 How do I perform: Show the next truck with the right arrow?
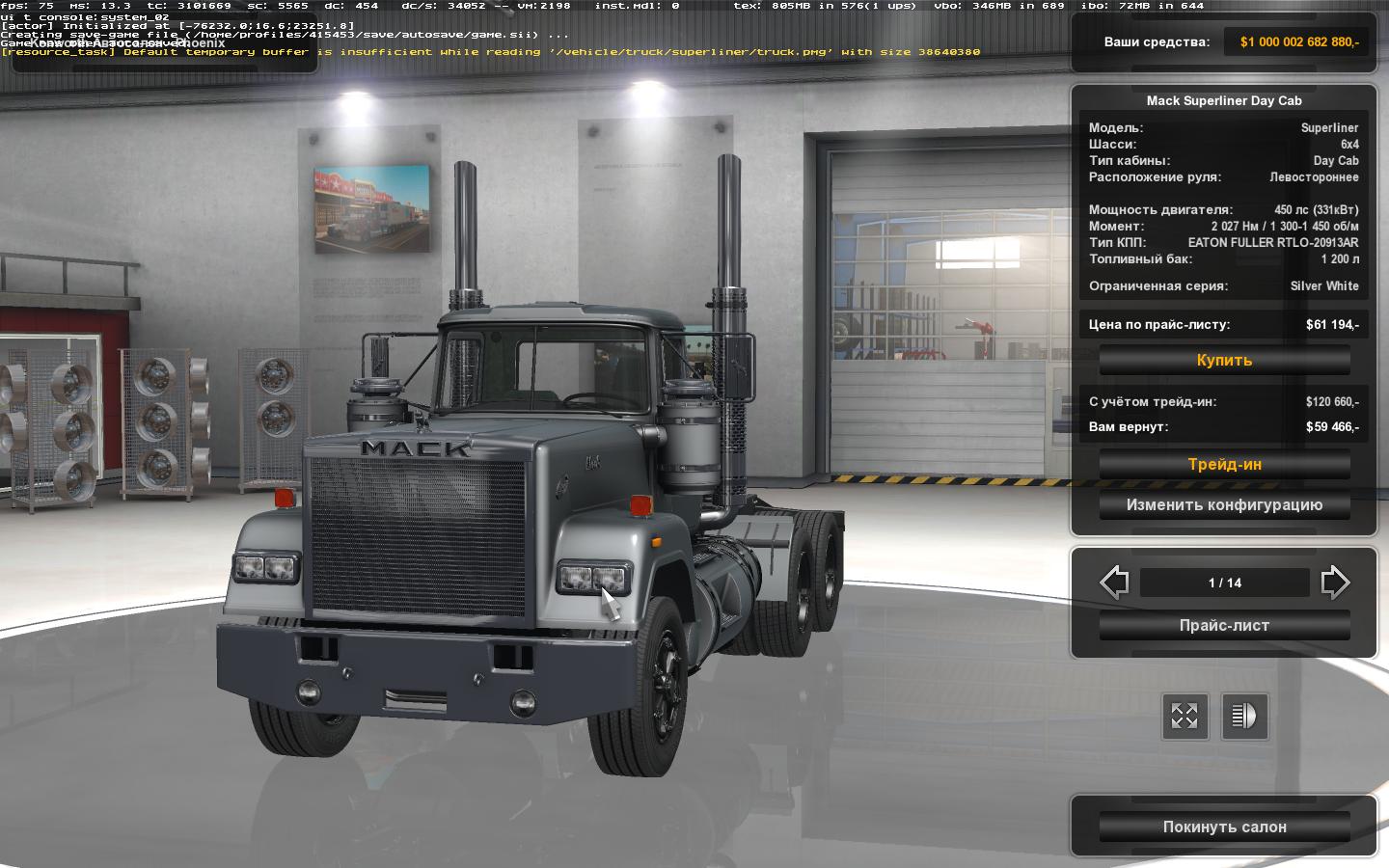(x=1335, y=583)
